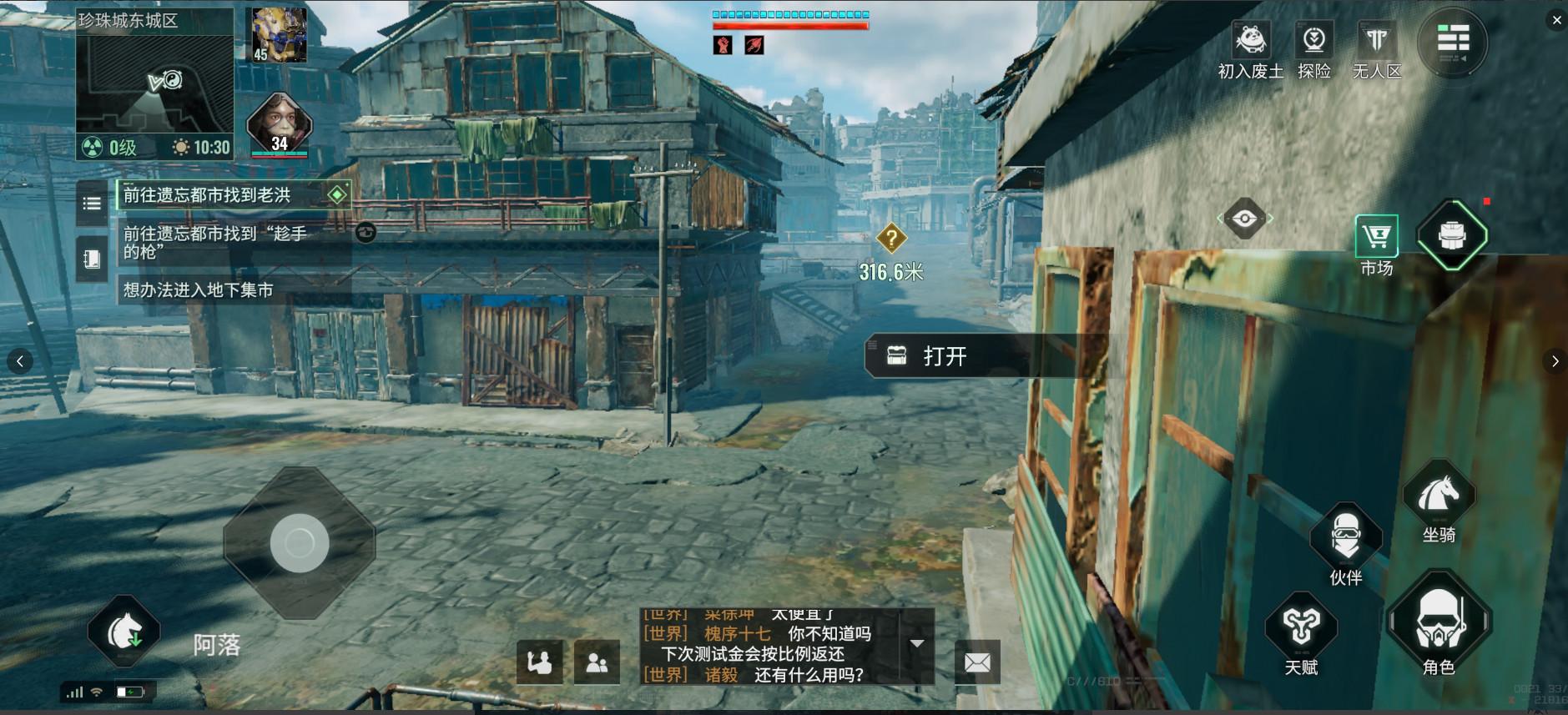The width and height of the screenshot is (1568, 715).
Task: Open the mail envelope icon
Action: 977,662
